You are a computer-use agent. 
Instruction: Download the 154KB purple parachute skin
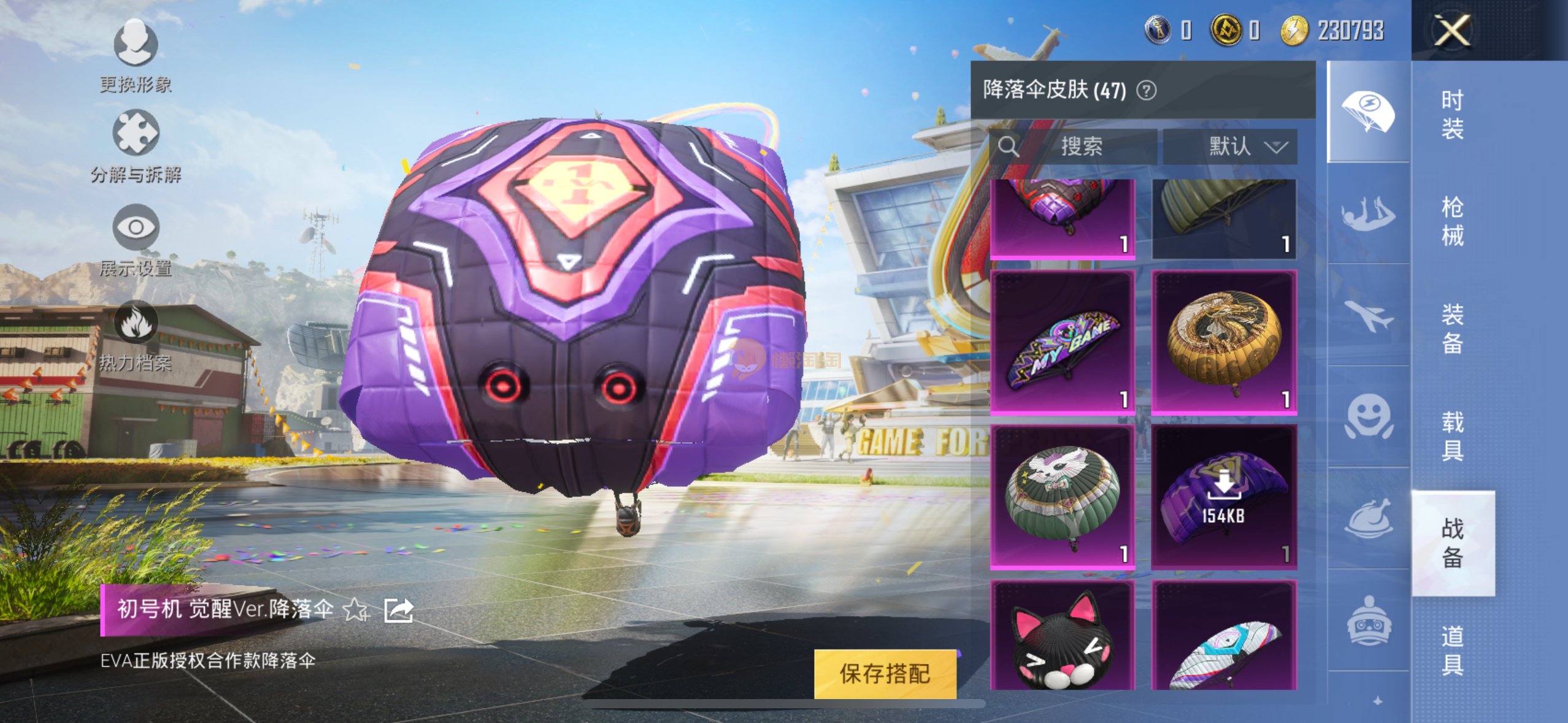pyautogui.click(x=1224, y=497)
